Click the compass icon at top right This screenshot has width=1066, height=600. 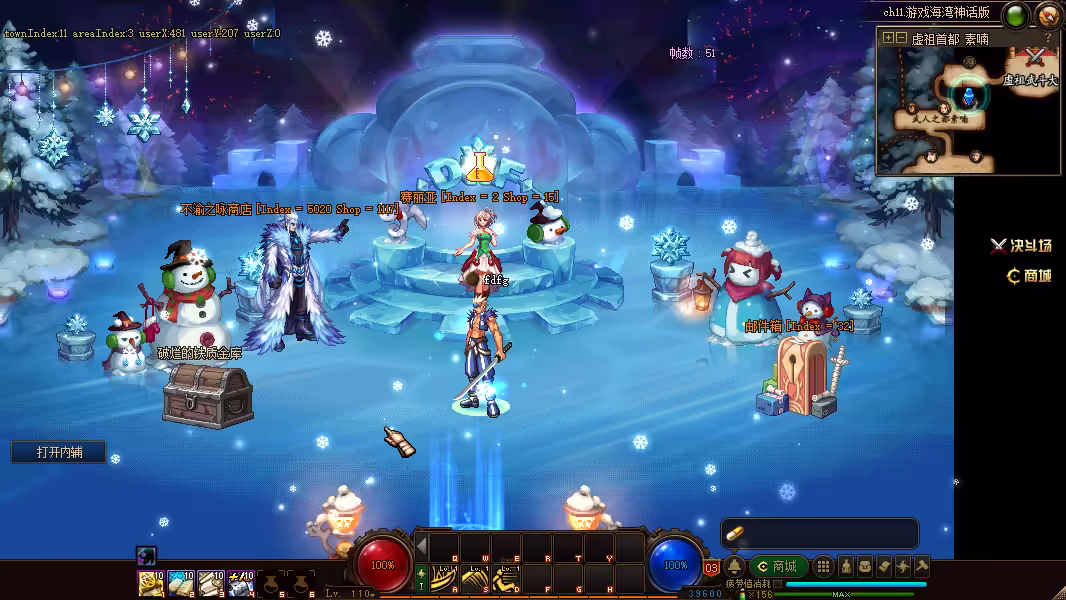click(1048, 15)
